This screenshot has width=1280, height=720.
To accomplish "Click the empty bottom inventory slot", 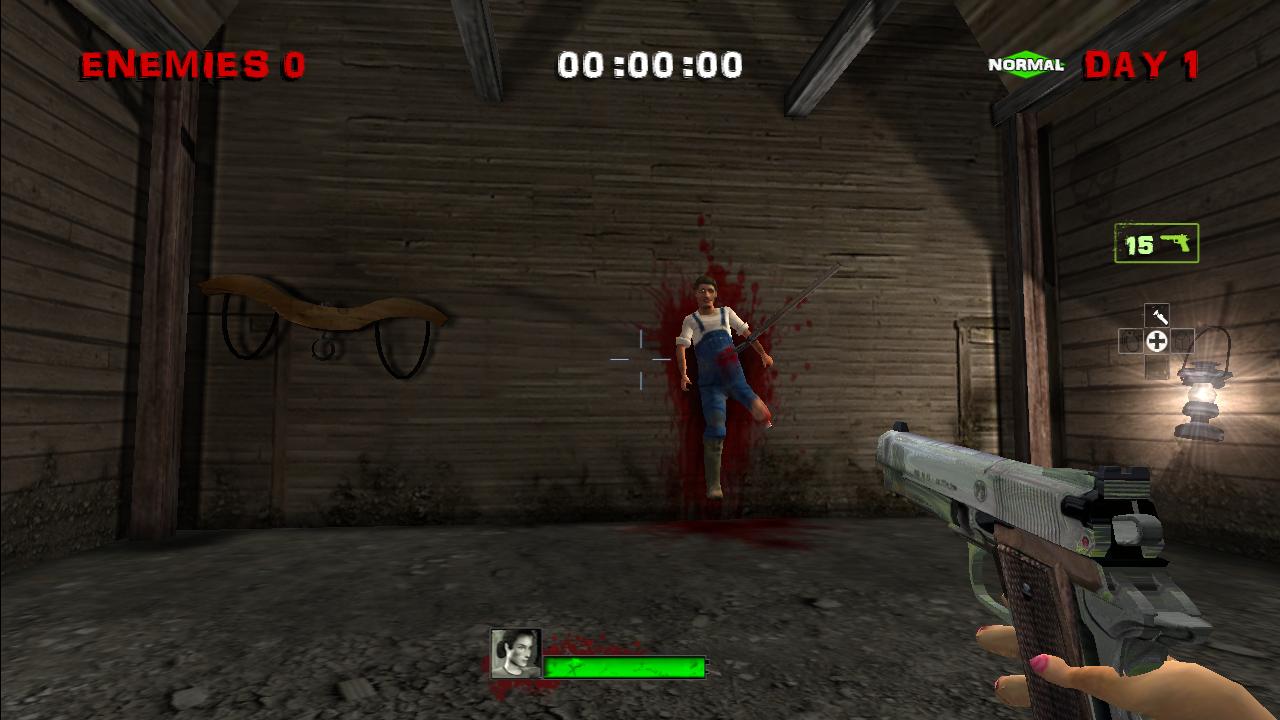I will pos(1157,368).
